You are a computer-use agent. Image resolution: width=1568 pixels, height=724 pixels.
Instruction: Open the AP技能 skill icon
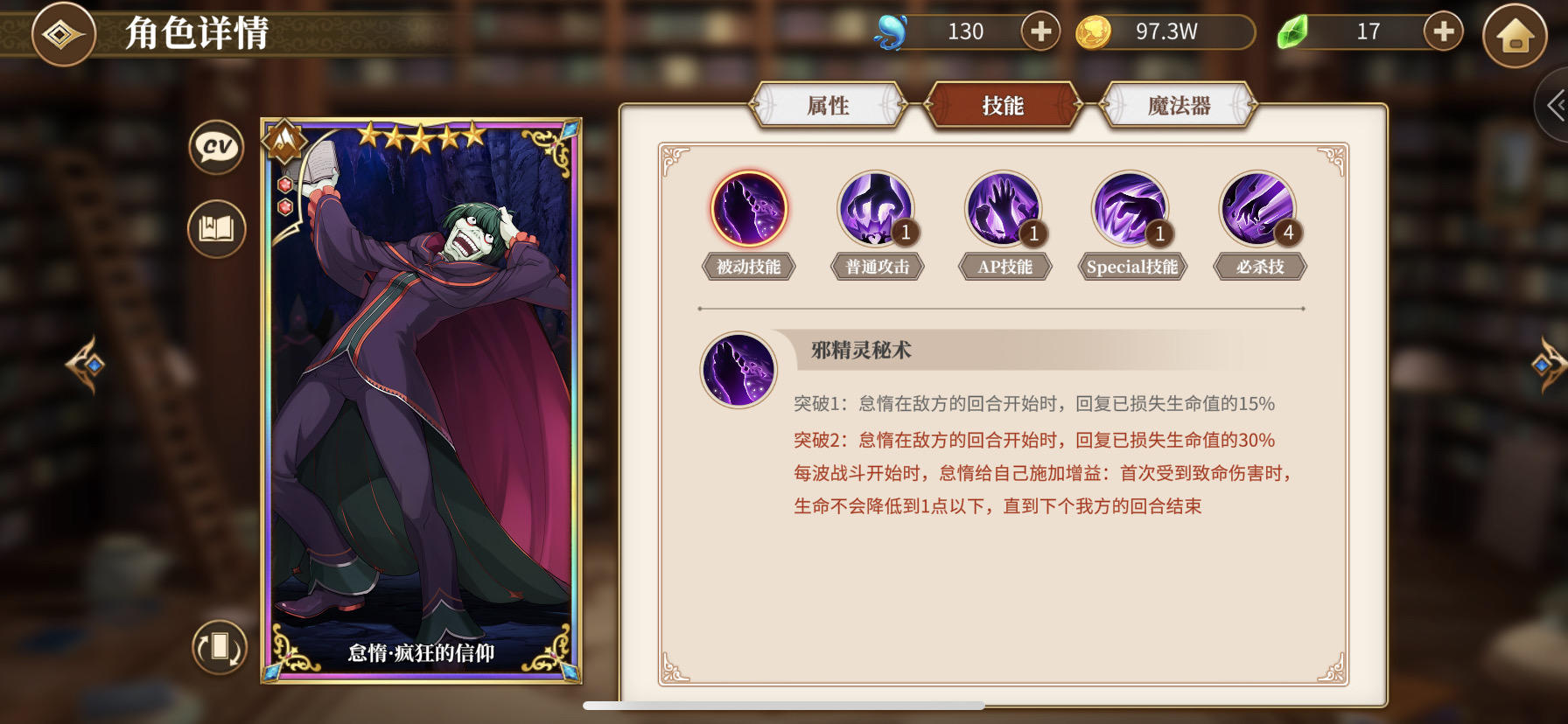click(x=1004, y=208)
